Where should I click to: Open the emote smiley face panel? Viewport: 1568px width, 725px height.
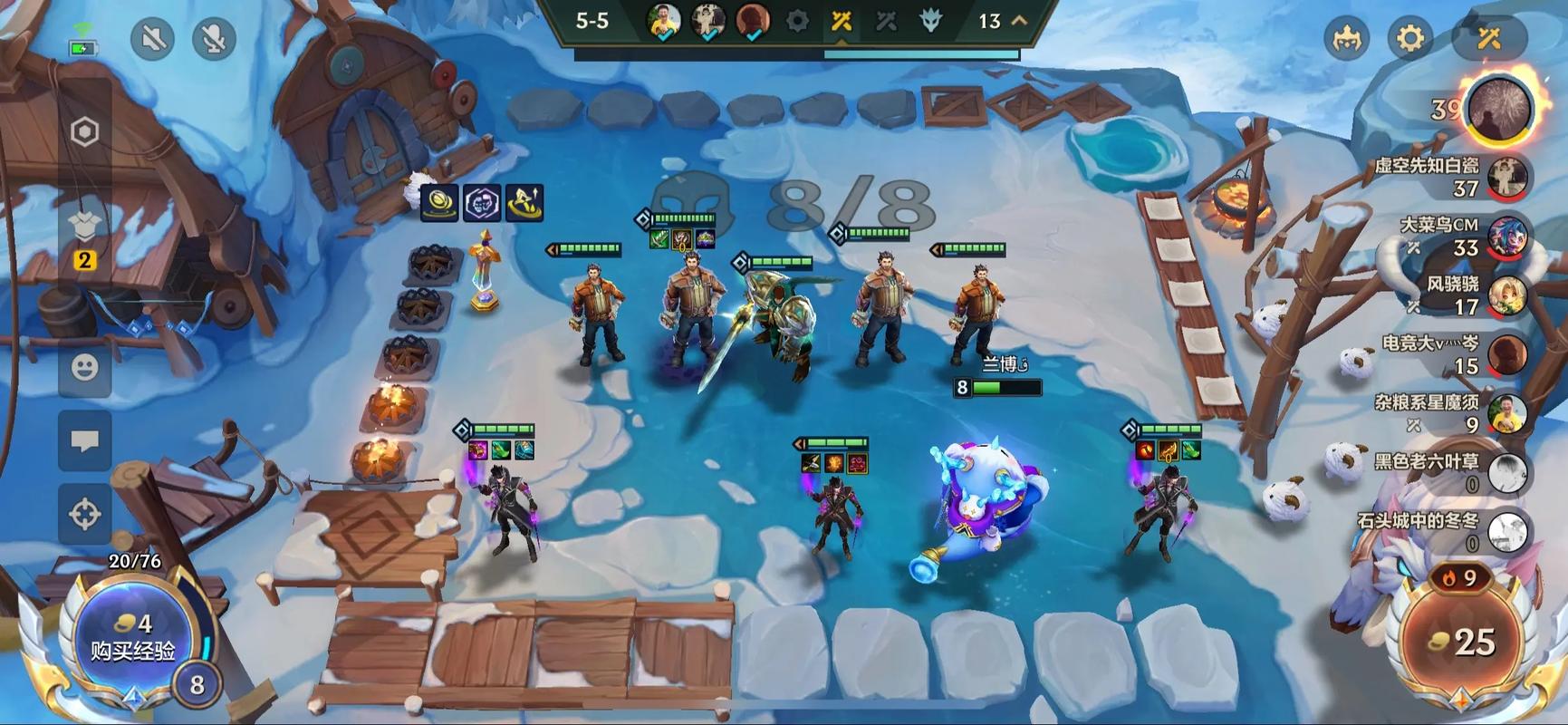85,367
